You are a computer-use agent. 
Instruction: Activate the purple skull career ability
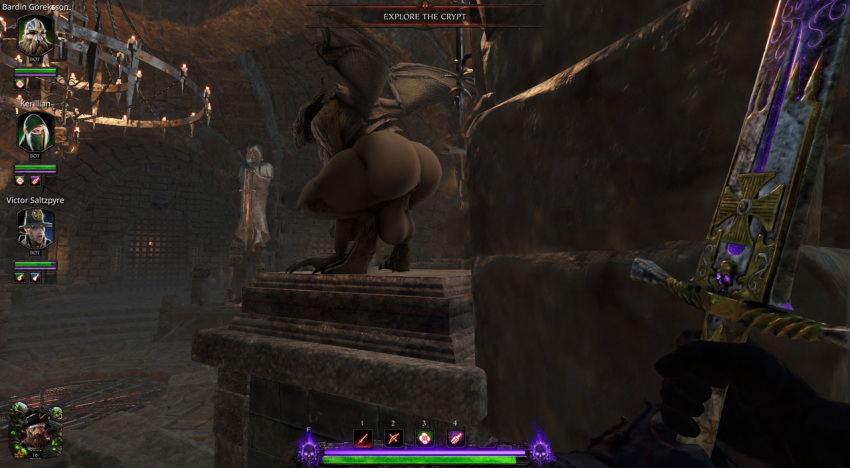tap(309, 451)
